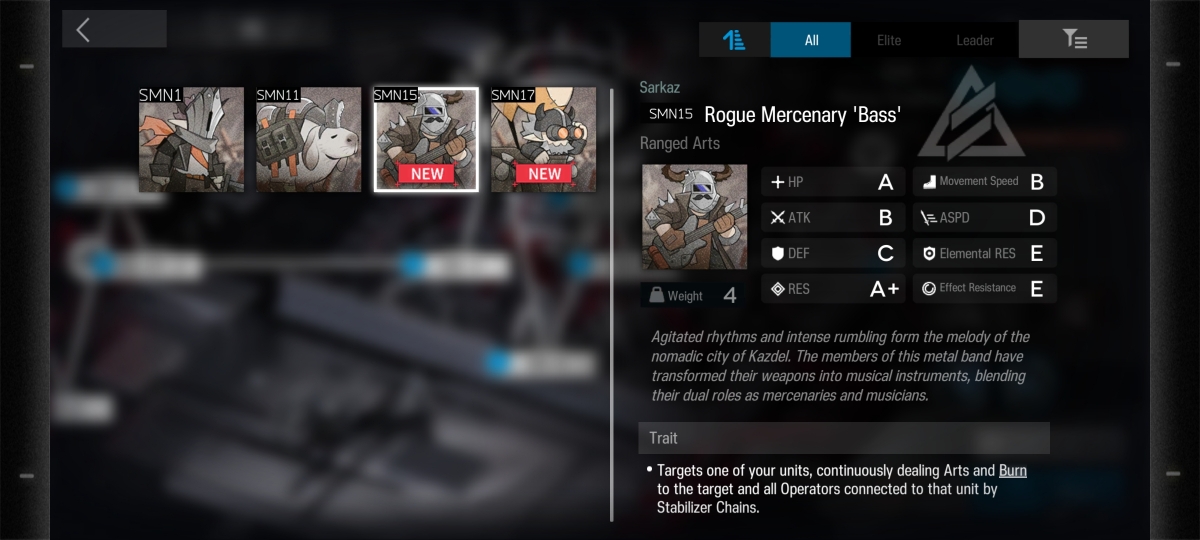
Task: Open the filter options
Action: pyautogui.click(x=1074, y=40)
